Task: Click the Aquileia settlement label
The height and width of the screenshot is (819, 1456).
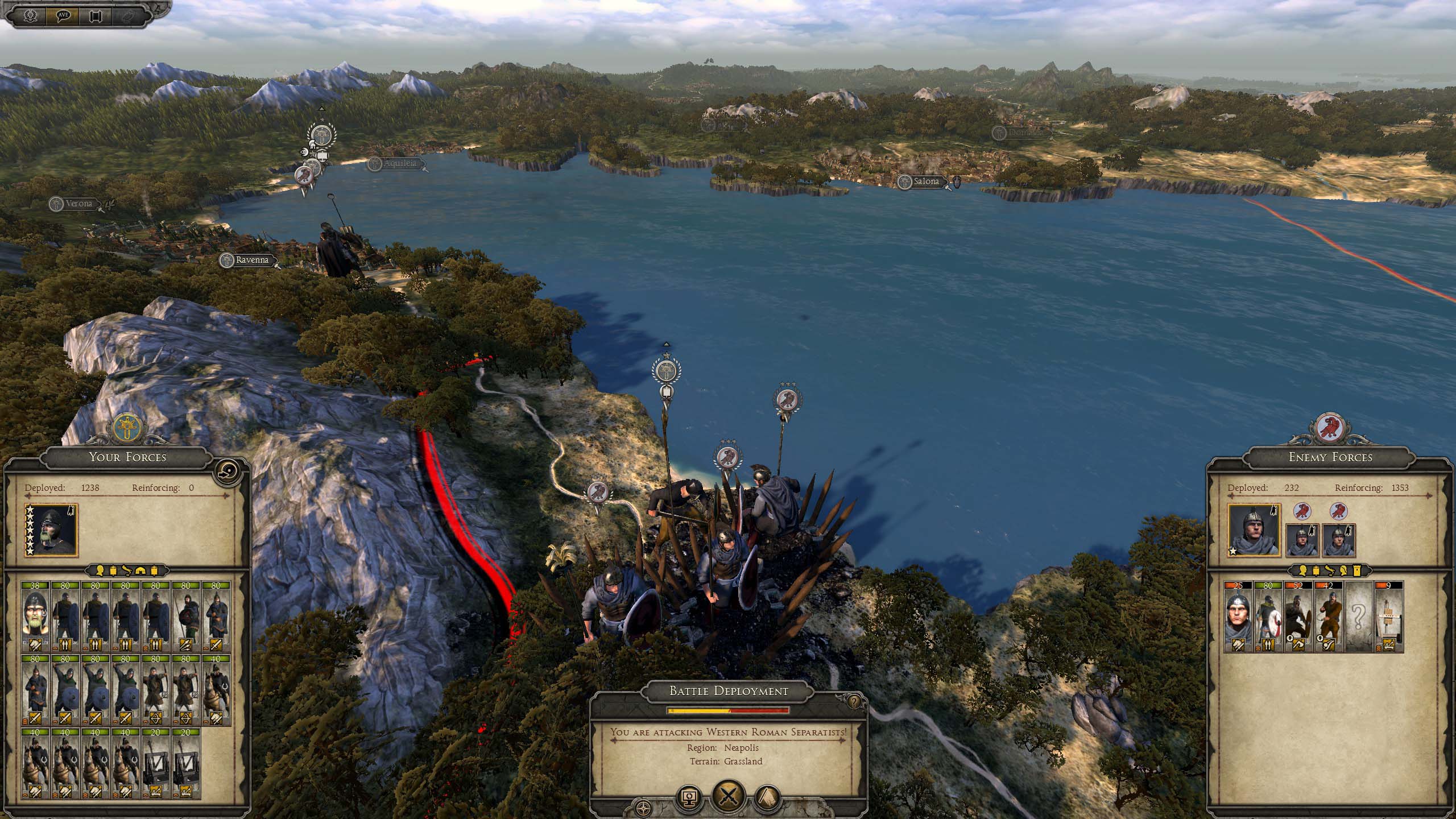Action: coord(399,164)
